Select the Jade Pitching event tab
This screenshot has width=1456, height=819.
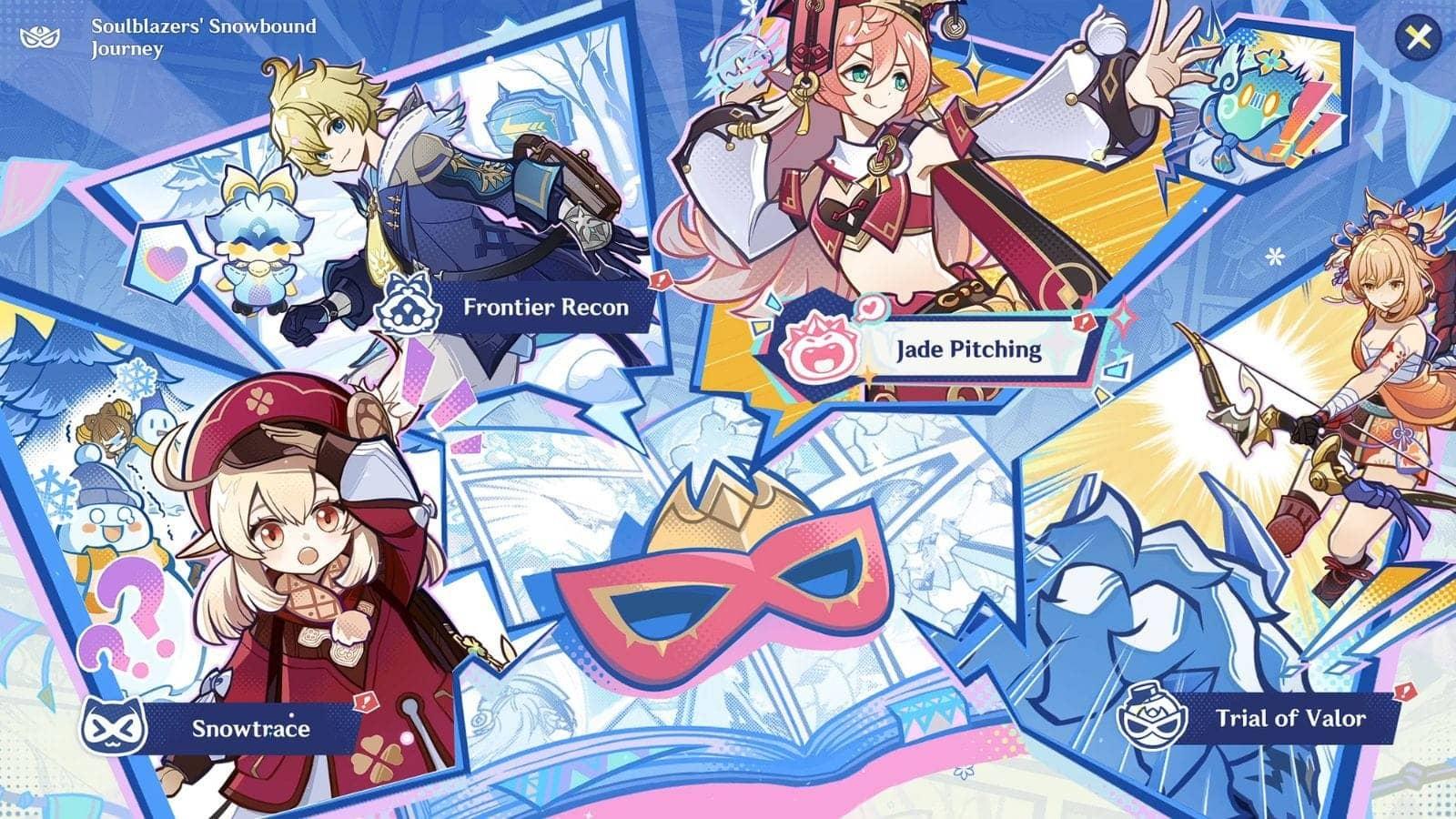coord(967,350)
